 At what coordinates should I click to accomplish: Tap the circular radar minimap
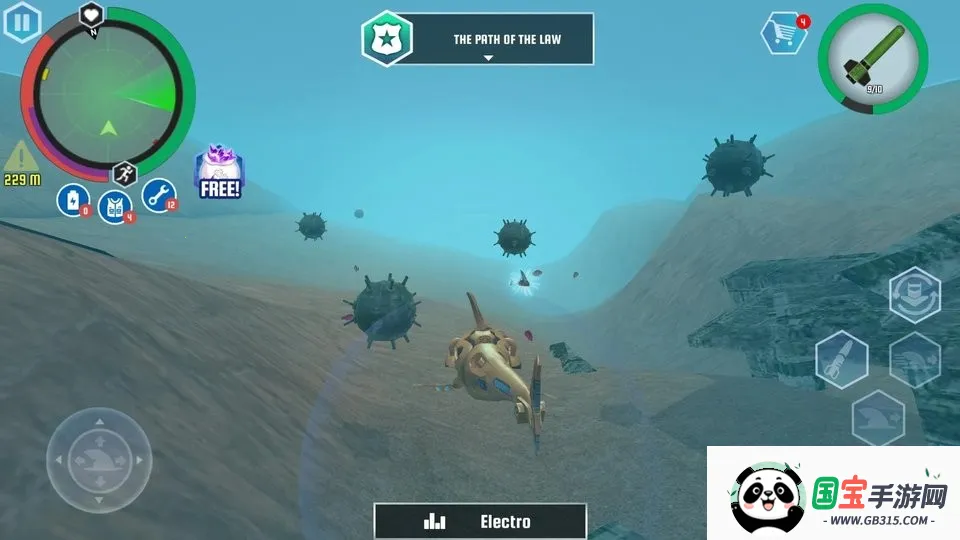108,92
